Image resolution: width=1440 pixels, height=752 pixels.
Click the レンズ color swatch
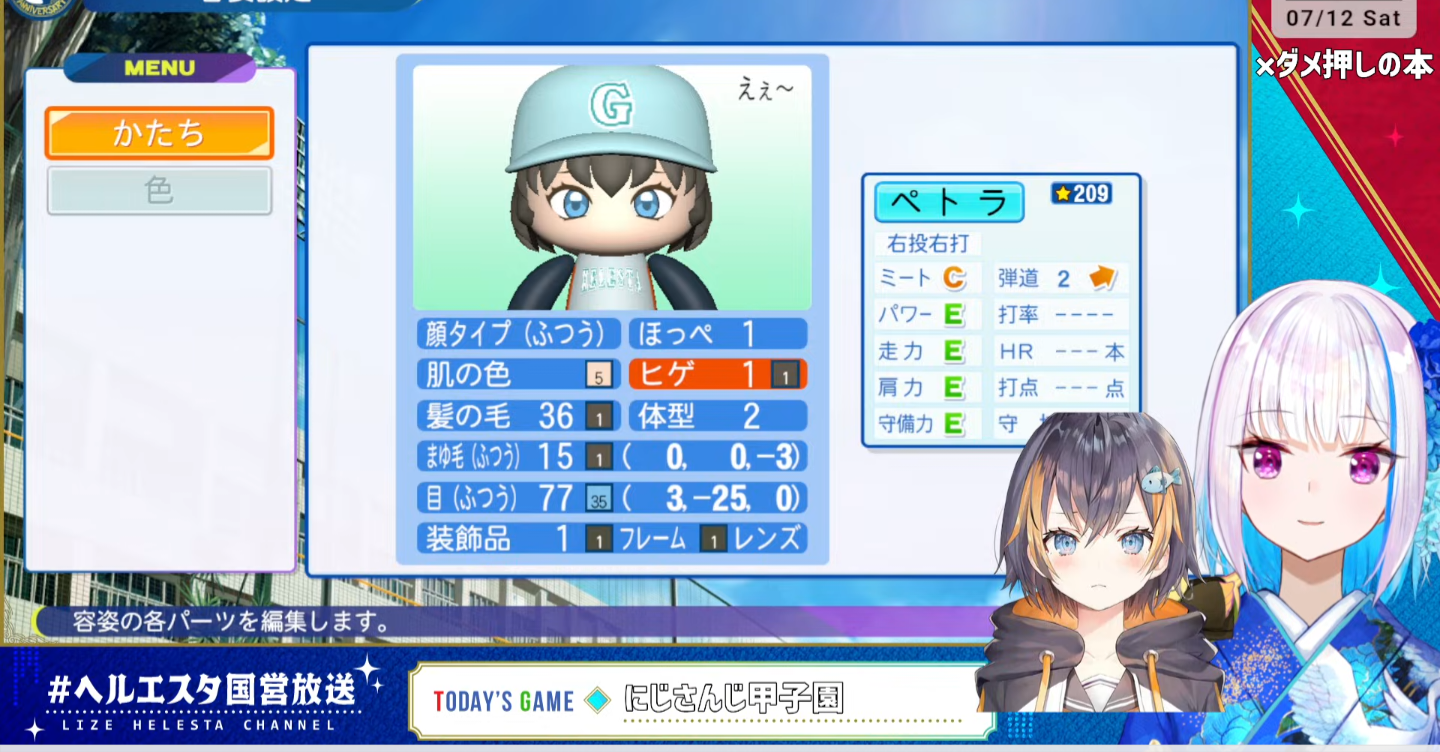coord(713,540)
